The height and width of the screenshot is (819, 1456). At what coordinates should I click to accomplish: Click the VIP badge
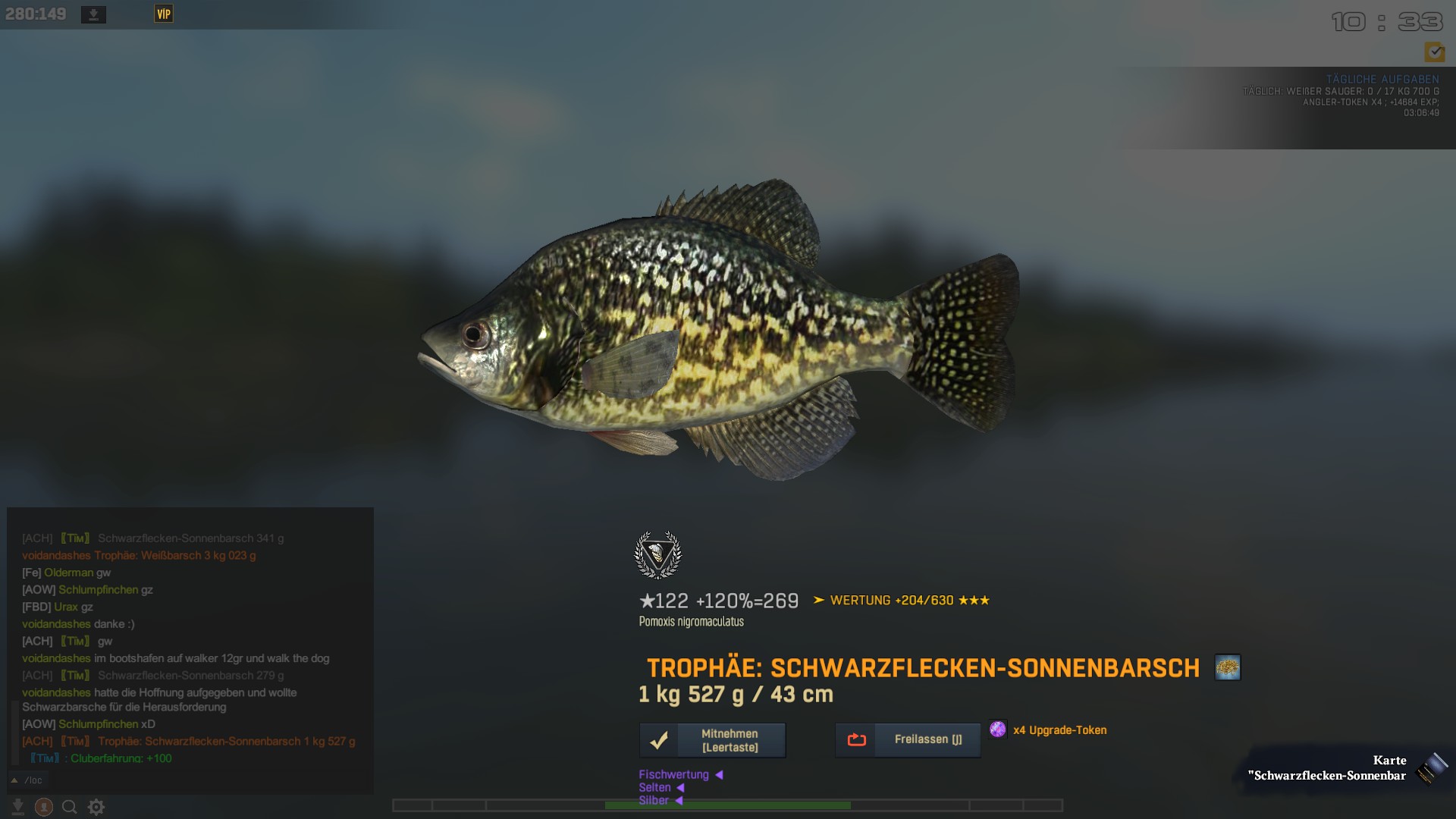[164, 14]
